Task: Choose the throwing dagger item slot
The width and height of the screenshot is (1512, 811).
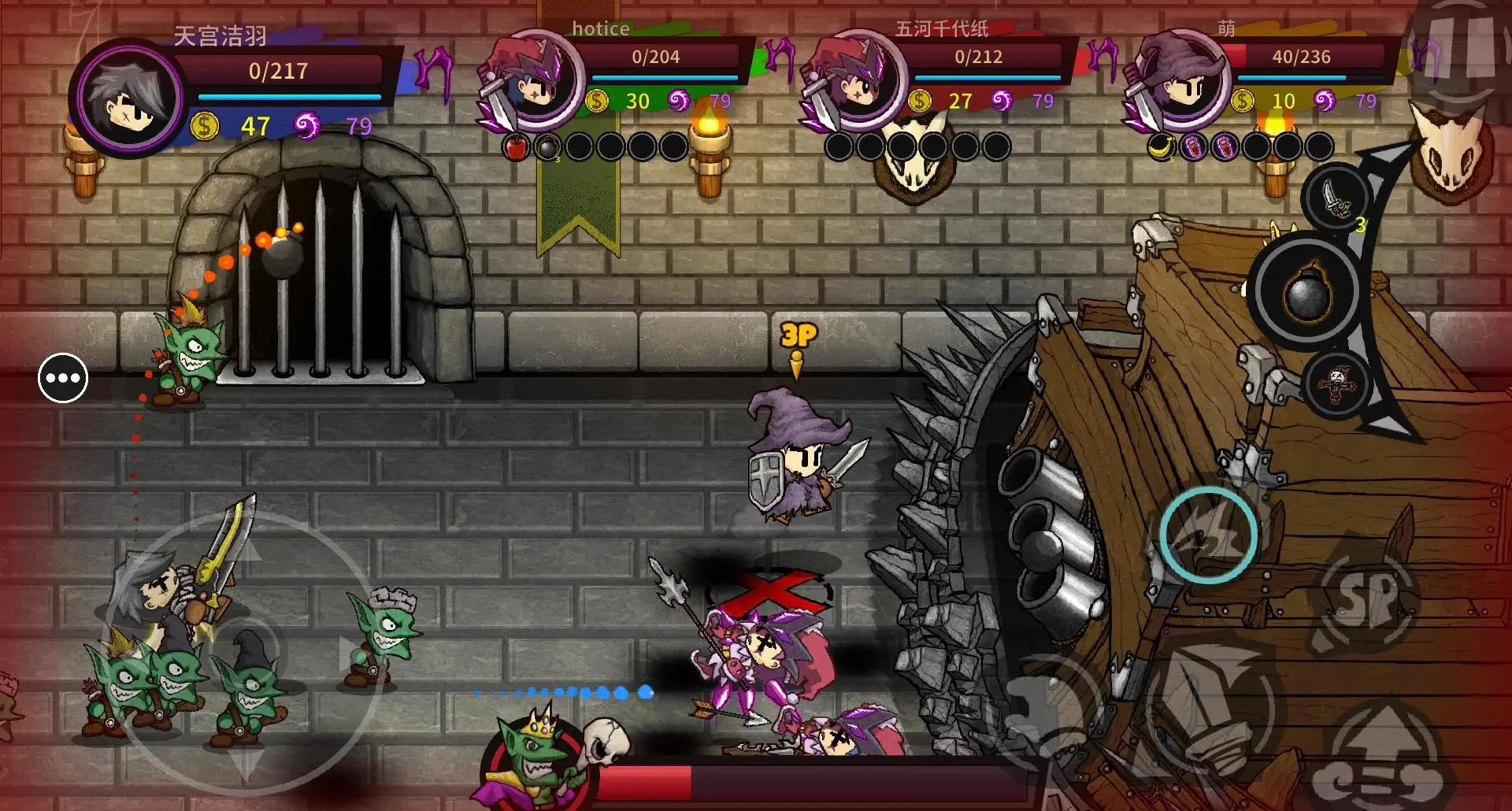Action: pos(1336,197)
